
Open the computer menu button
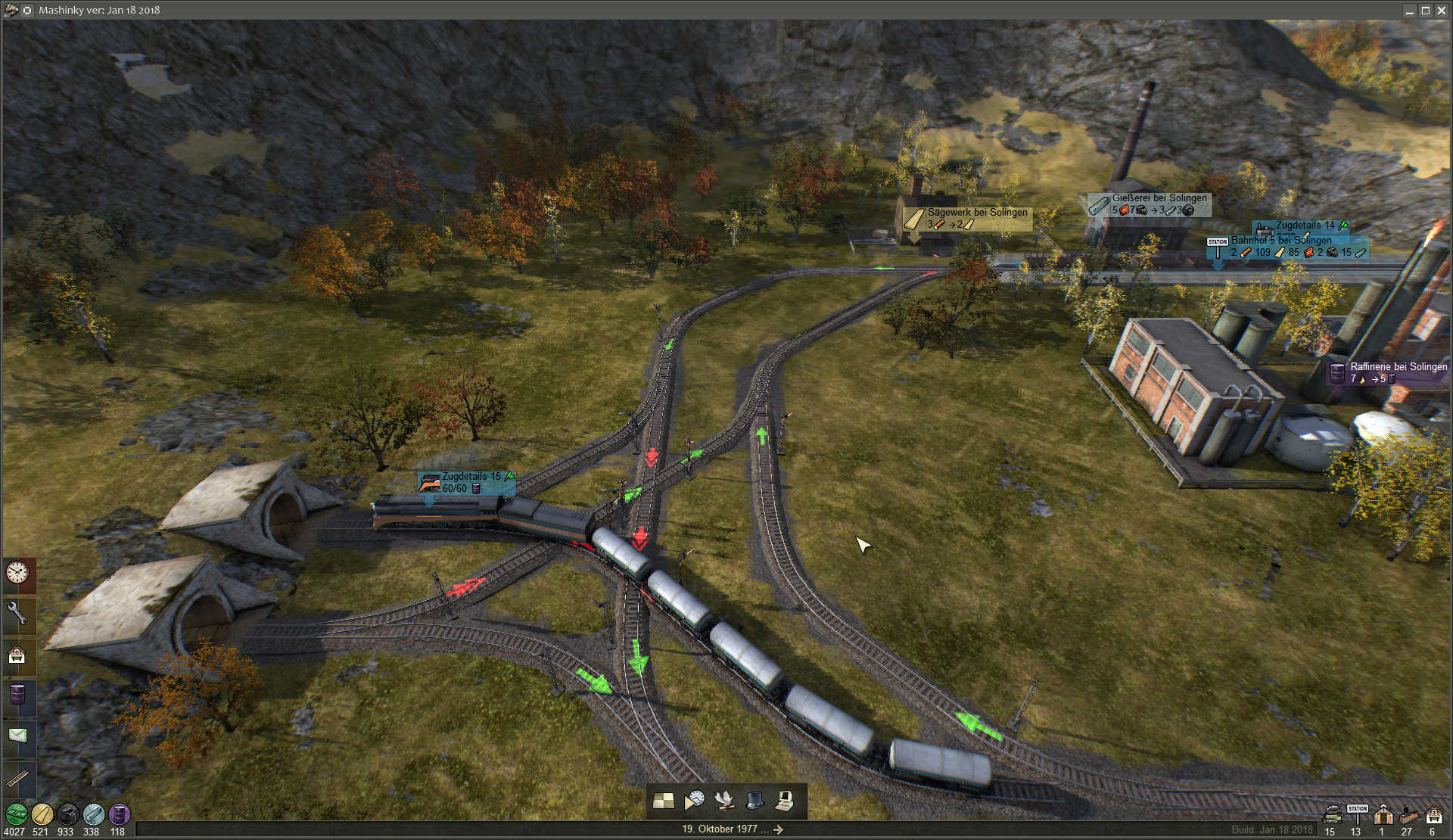[x=785, y=801]
